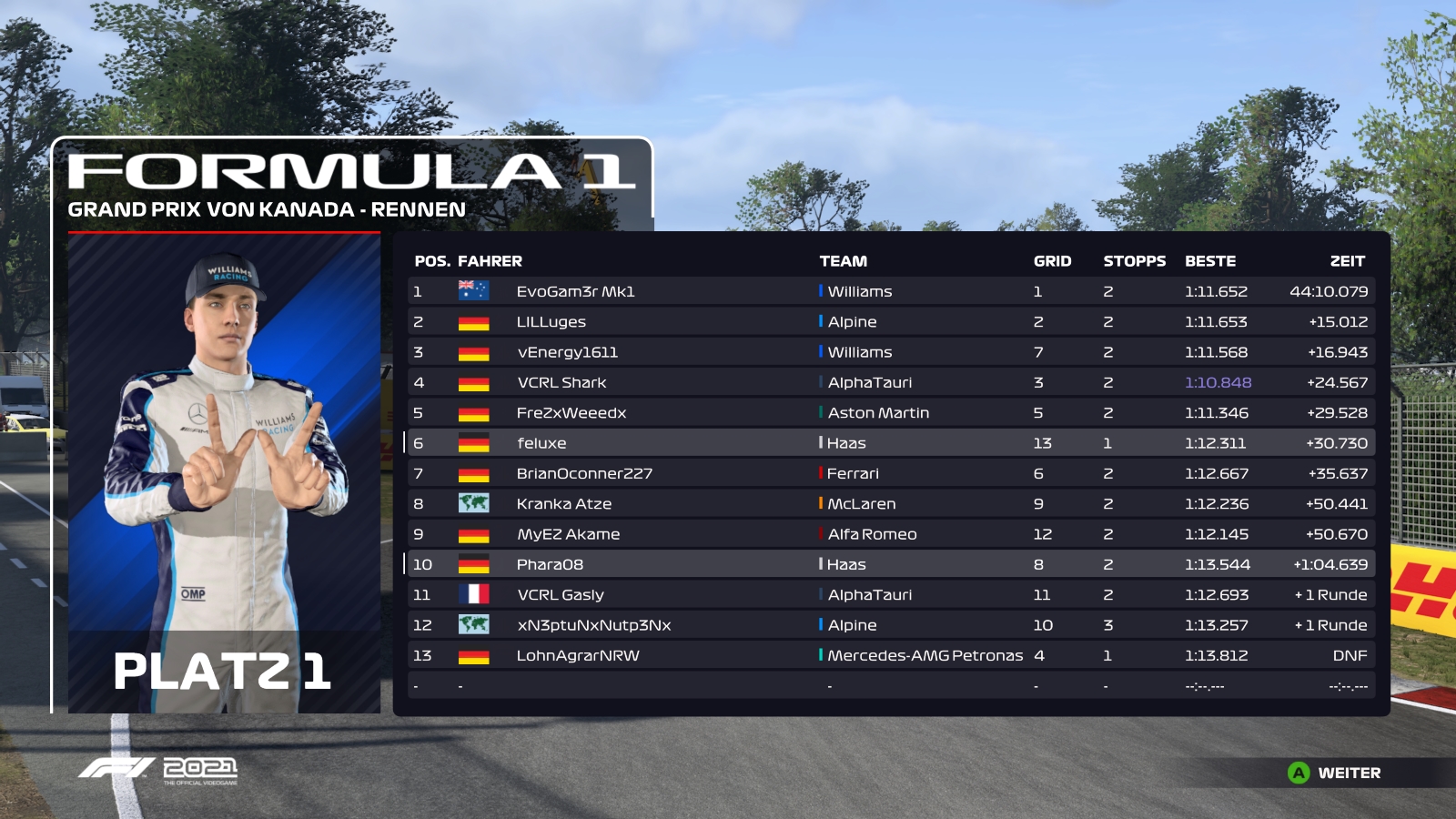This screenshot has width=1456, height=819.
Task: Choose the VCRL Gasly row
Action: [x=890, y=595]
